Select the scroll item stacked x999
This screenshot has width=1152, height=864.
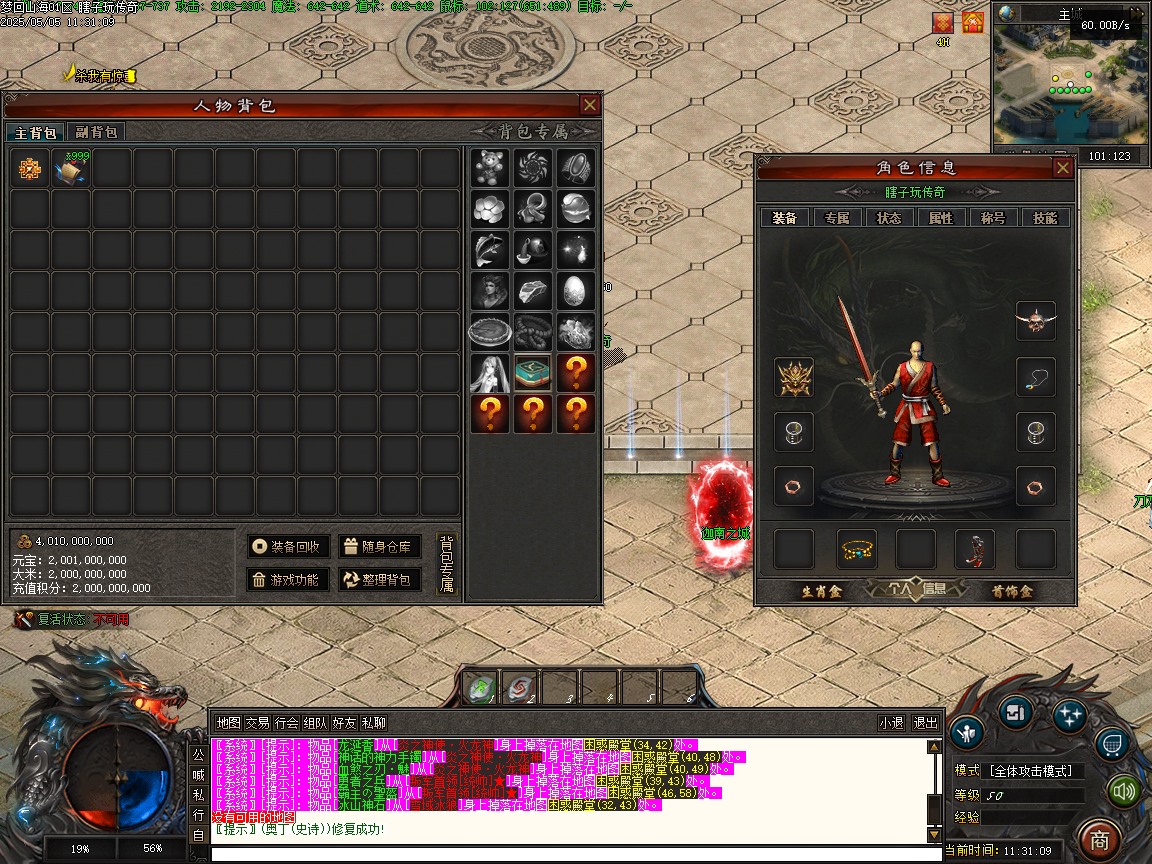71,170
